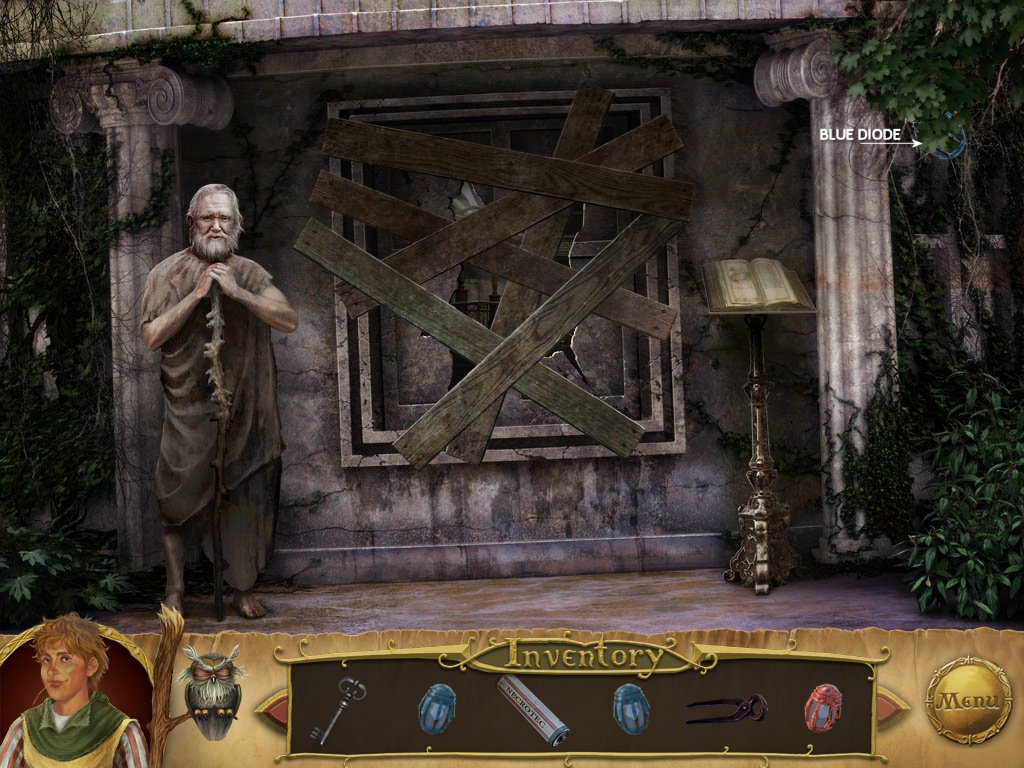Pick the Nekrotec cylinder from inventory
1024x768 pixels.
pos(533,709)
